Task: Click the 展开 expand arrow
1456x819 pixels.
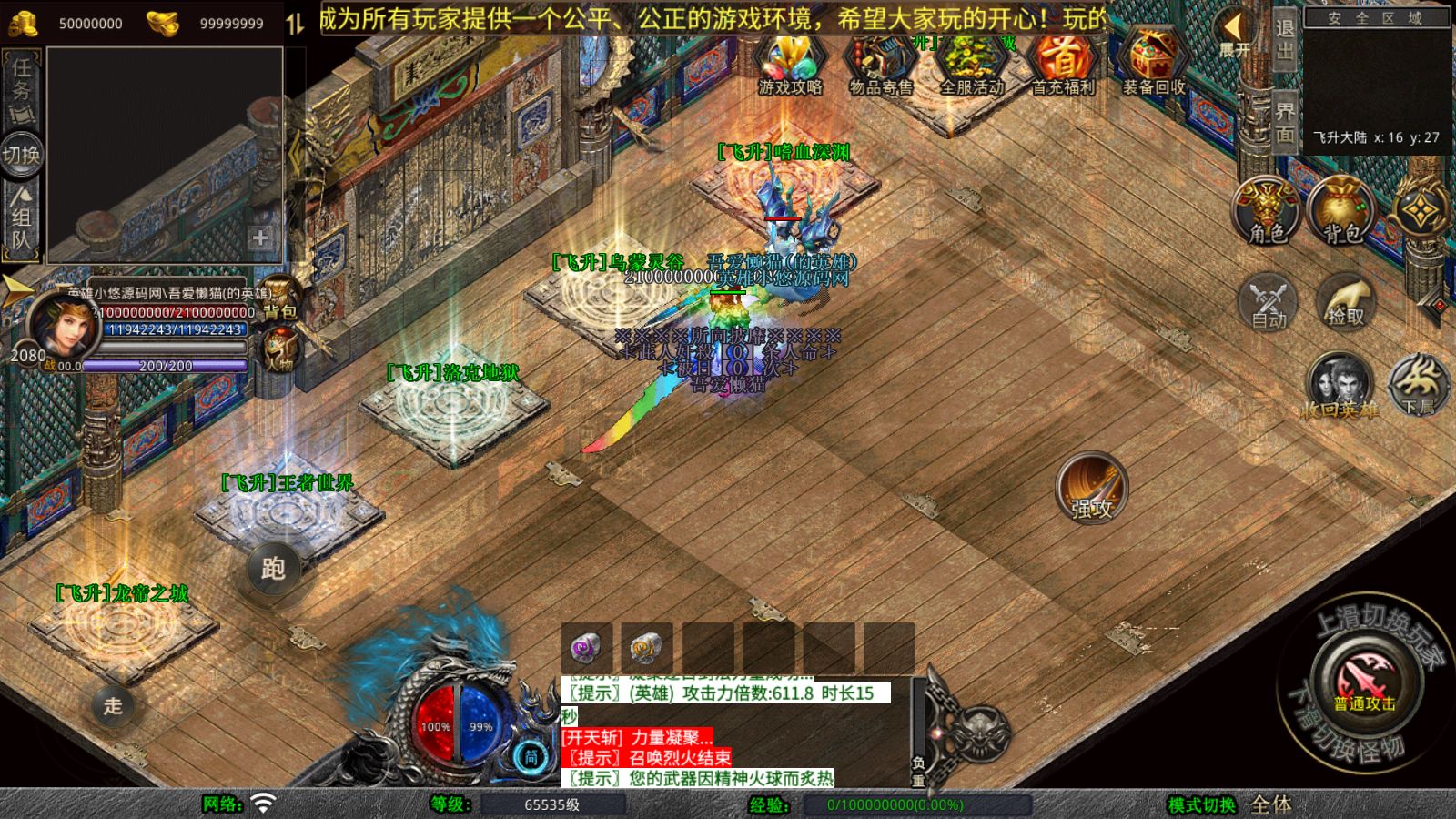Action: [x=1234, y=34]
